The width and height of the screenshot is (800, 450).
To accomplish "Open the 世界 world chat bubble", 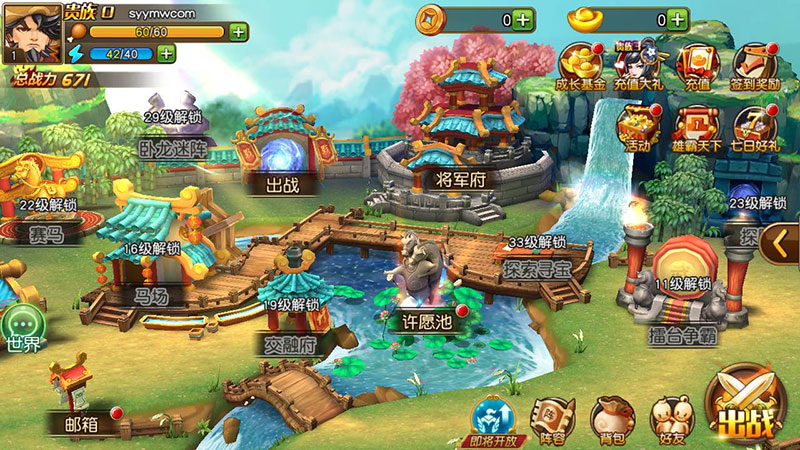I will (23, 328).
